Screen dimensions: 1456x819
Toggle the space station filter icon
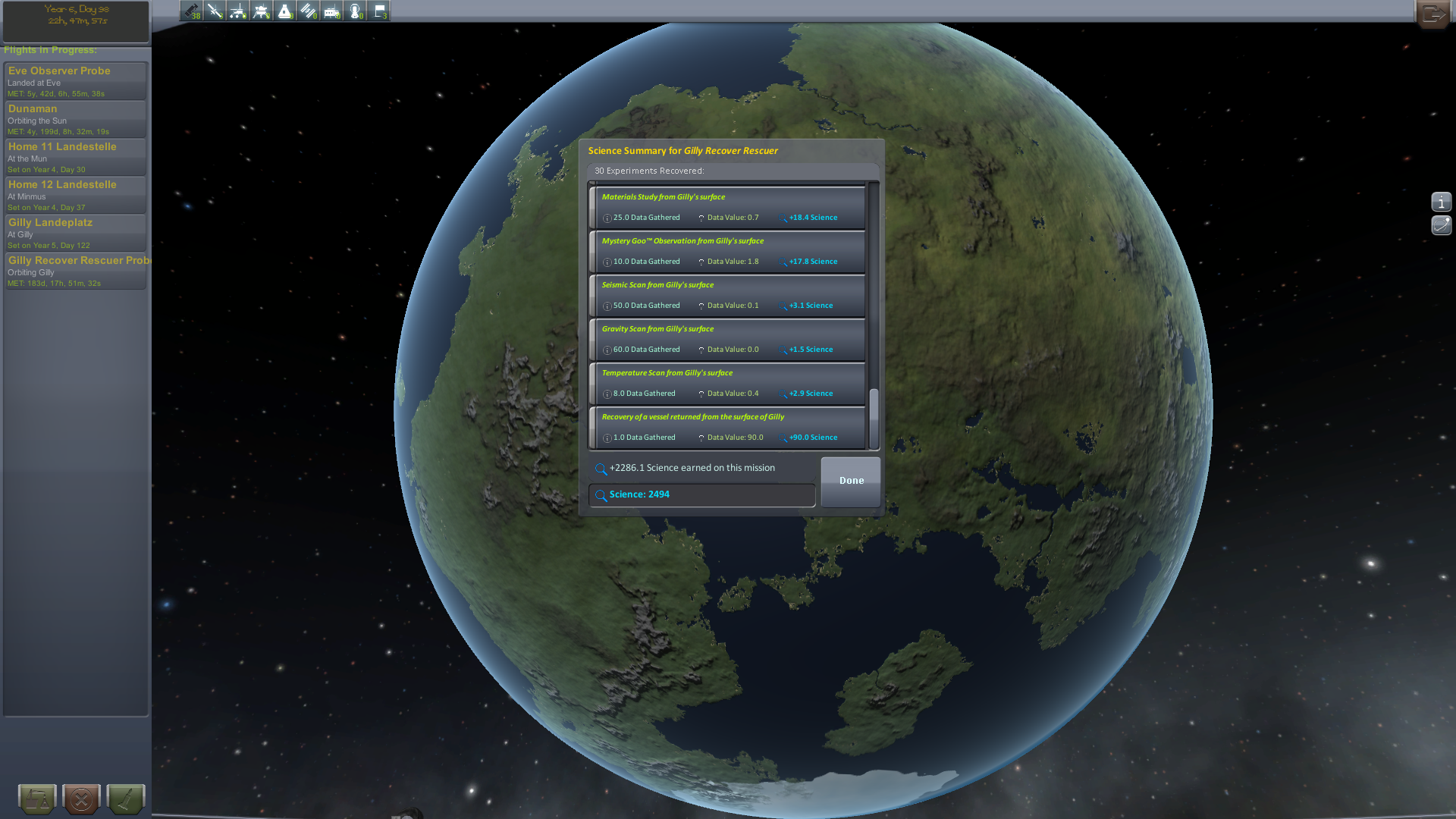coord(309,11)
